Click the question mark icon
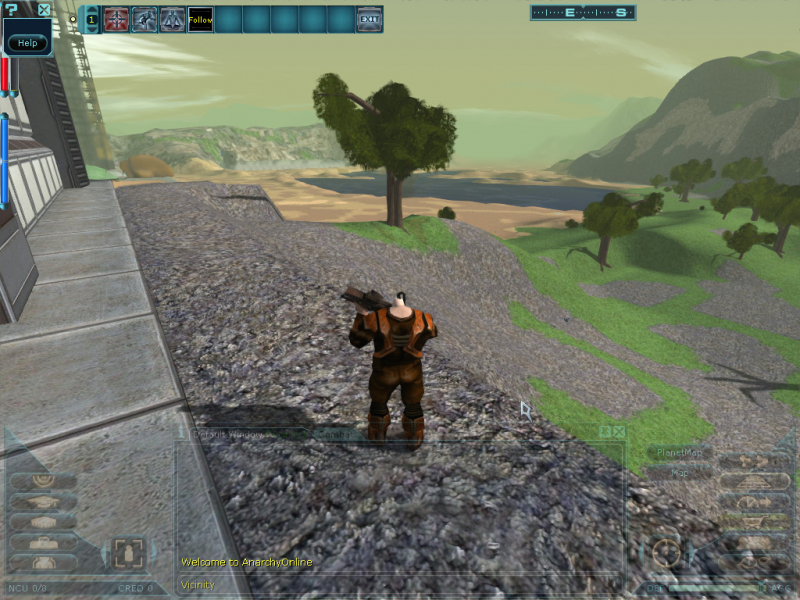This screenshot has width=800, height=600. pyautogui.click(x=11, y=10)
